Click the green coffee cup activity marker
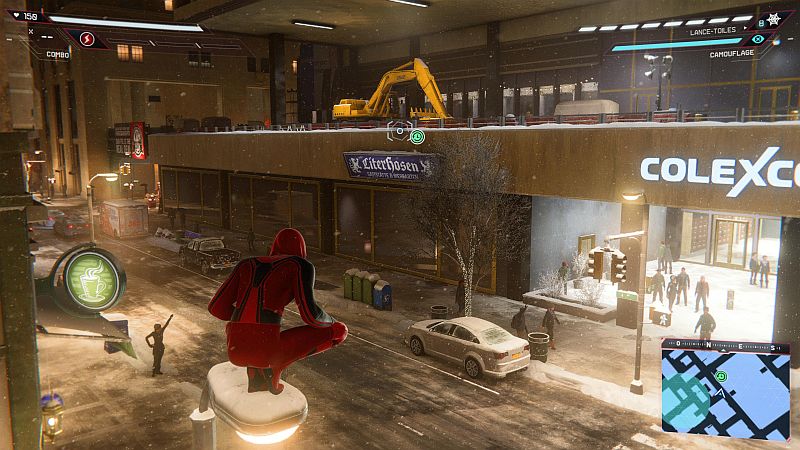800x450 pixels. pyautogui.click(x=89, y=279)
